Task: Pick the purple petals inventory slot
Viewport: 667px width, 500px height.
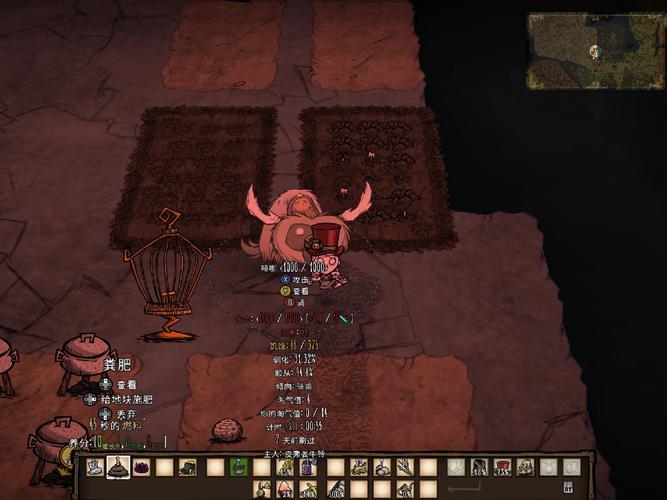Action: pyautogui.click(x=141, y=467)
